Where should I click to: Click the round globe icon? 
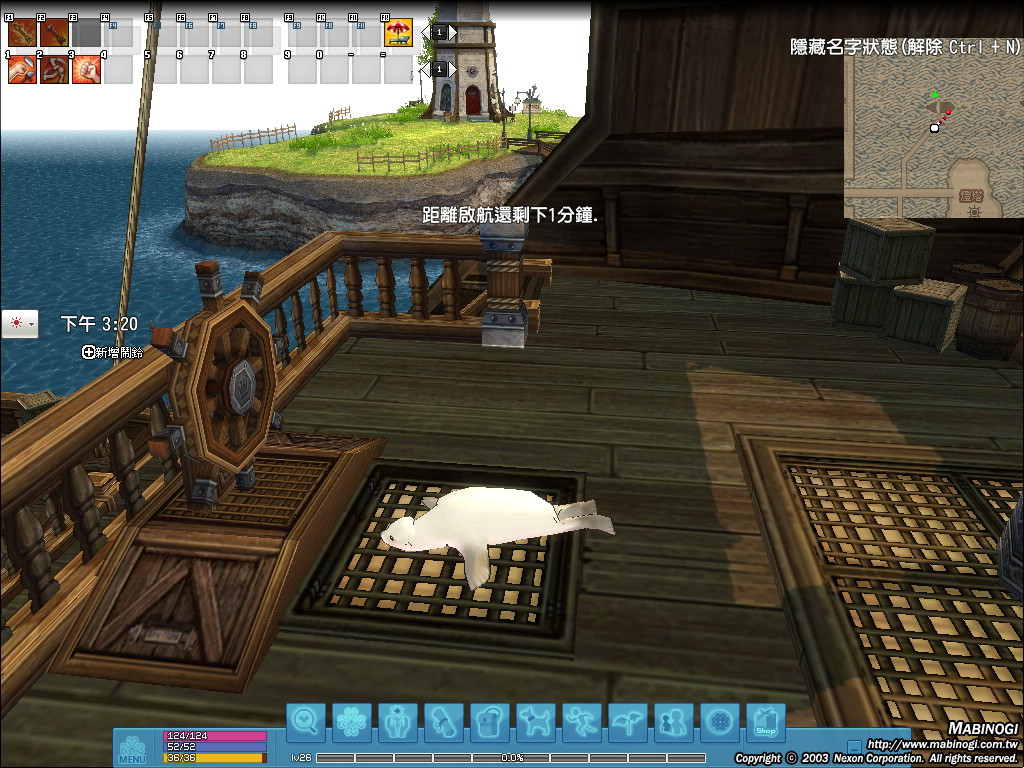pyautogui.click(x=720, y=721)
